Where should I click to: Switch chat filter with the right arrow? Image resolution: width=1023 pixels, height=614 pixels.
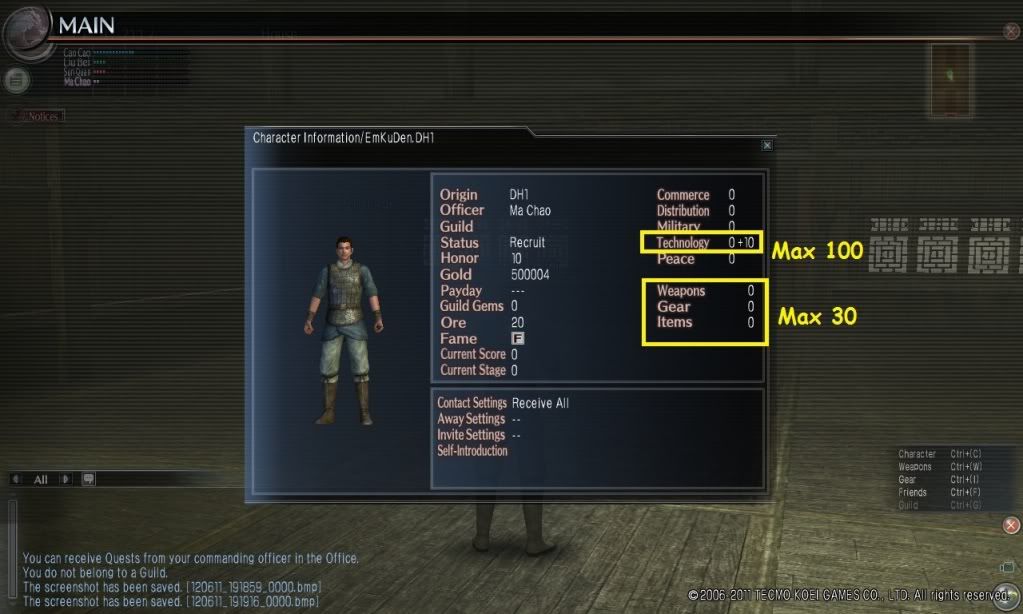pyautogui.click(x=66, y=479)
